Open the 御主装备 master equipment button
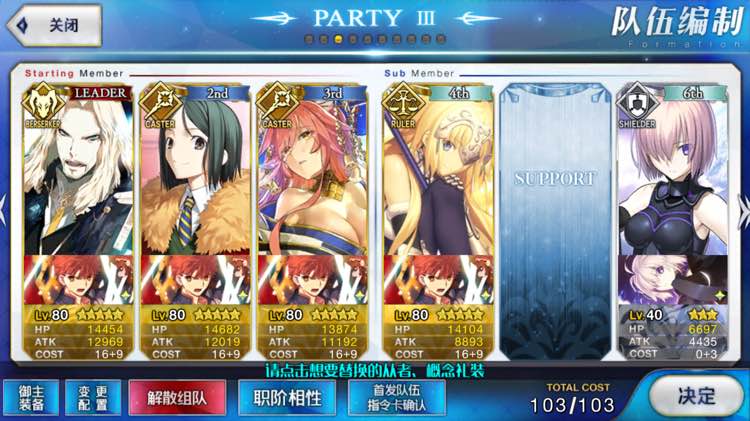Screen dimensions: 750x421 point(31,397)
